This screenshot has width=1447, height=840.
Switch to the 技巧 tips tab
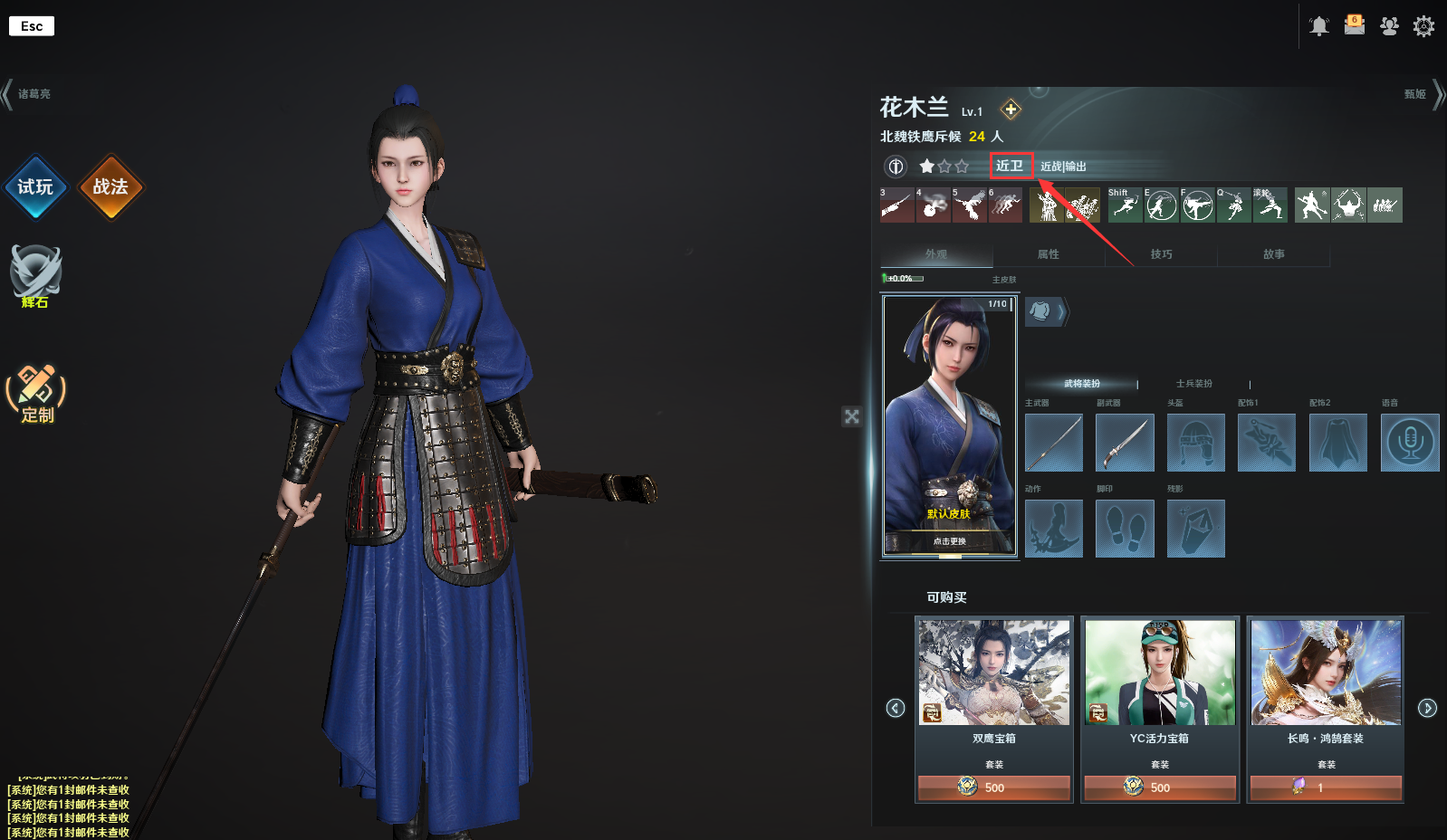point(1161,254)
